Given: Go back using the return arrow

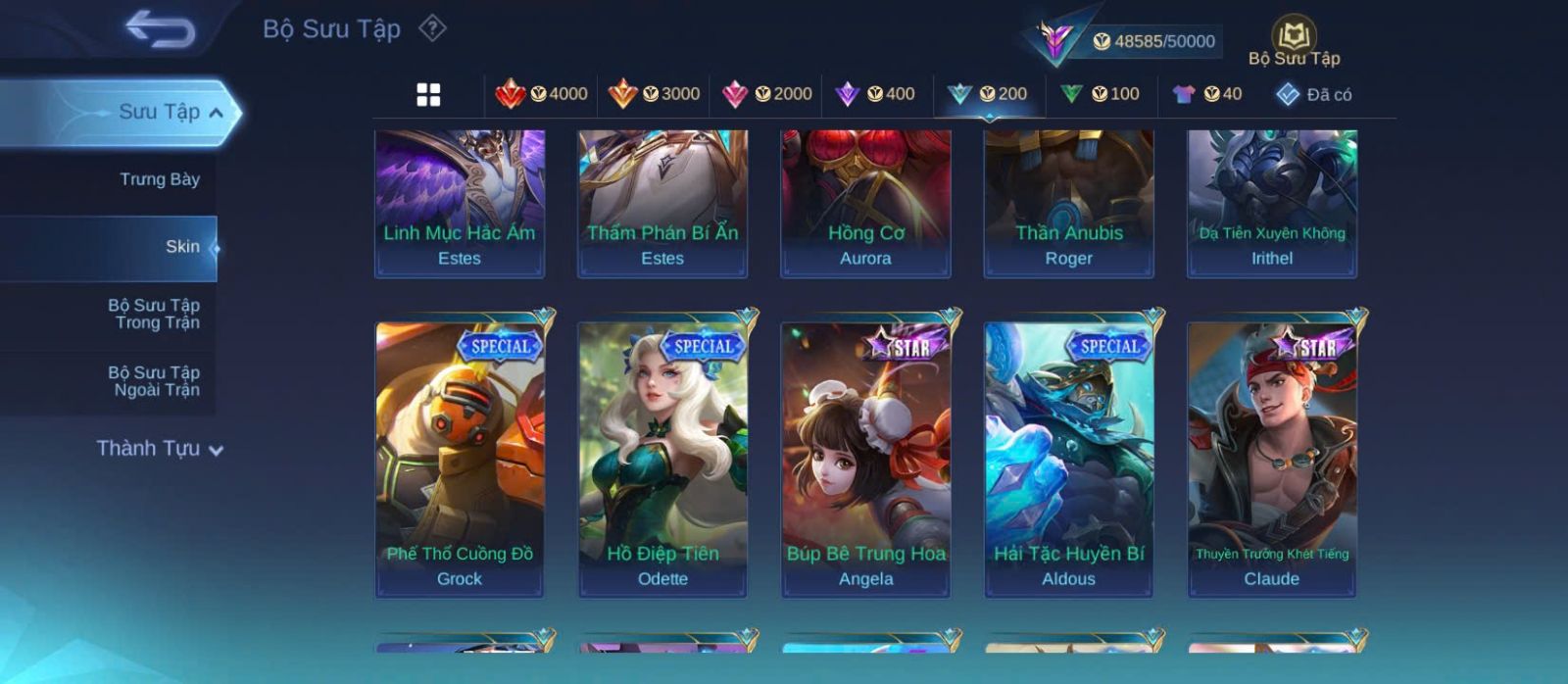Looking at the screenshot, I should click(x=160, y=29).
